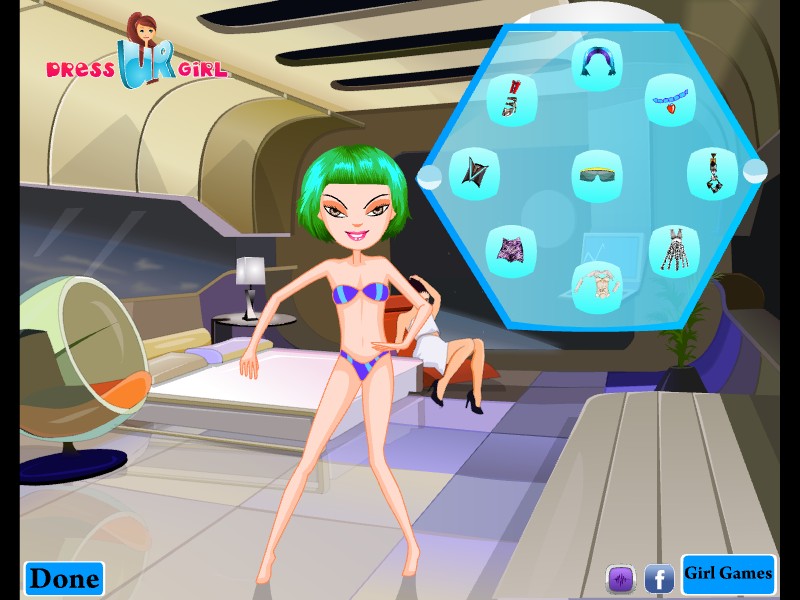Image resolution: width=800 pixels, height=600 pixels.
Task: Pick the purple patterned shorts icon
Action: (x=511, y=249)
